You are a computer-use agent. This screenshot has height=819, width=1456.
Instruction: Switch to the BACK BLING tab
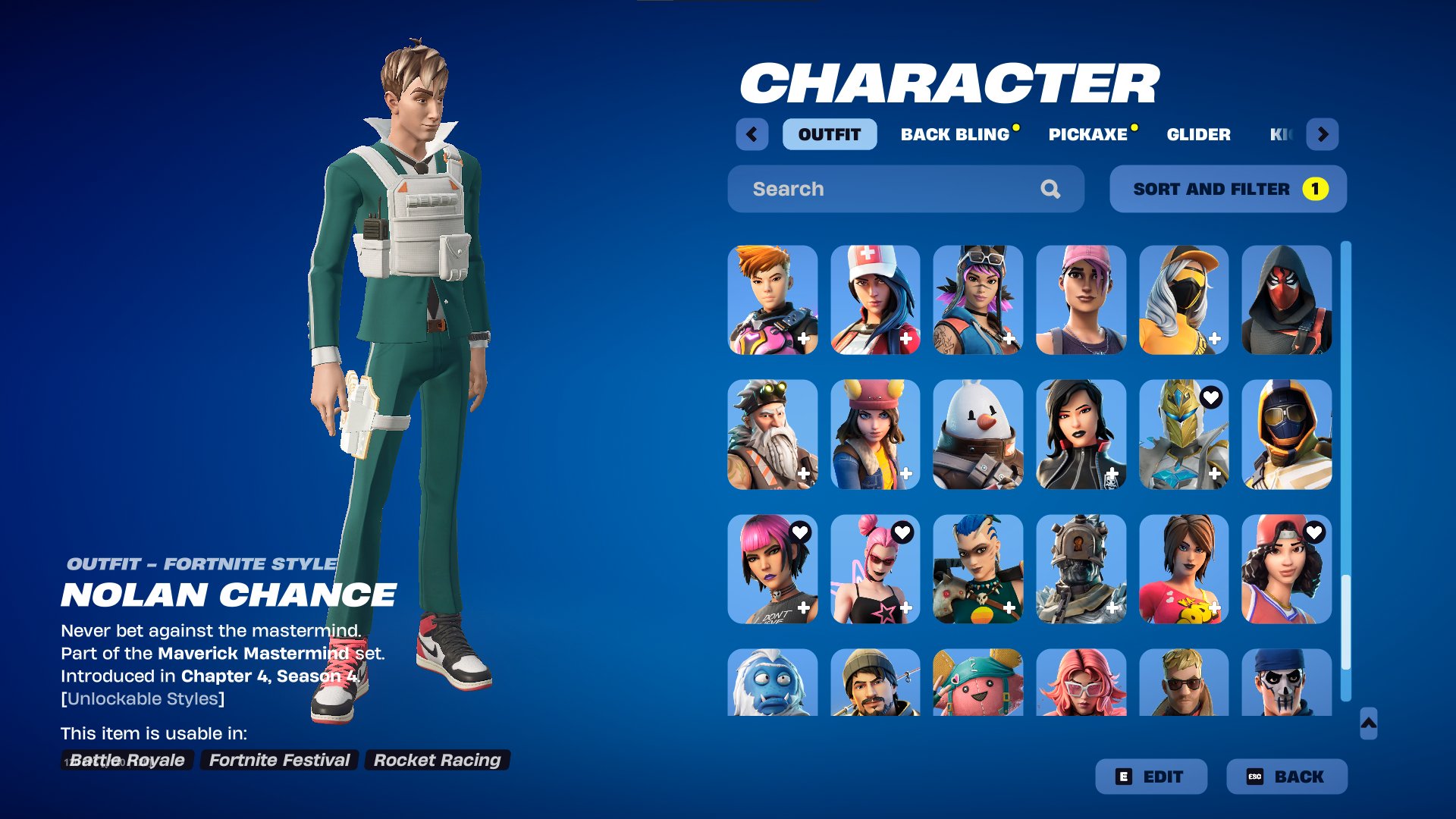(x=955, y=134)
